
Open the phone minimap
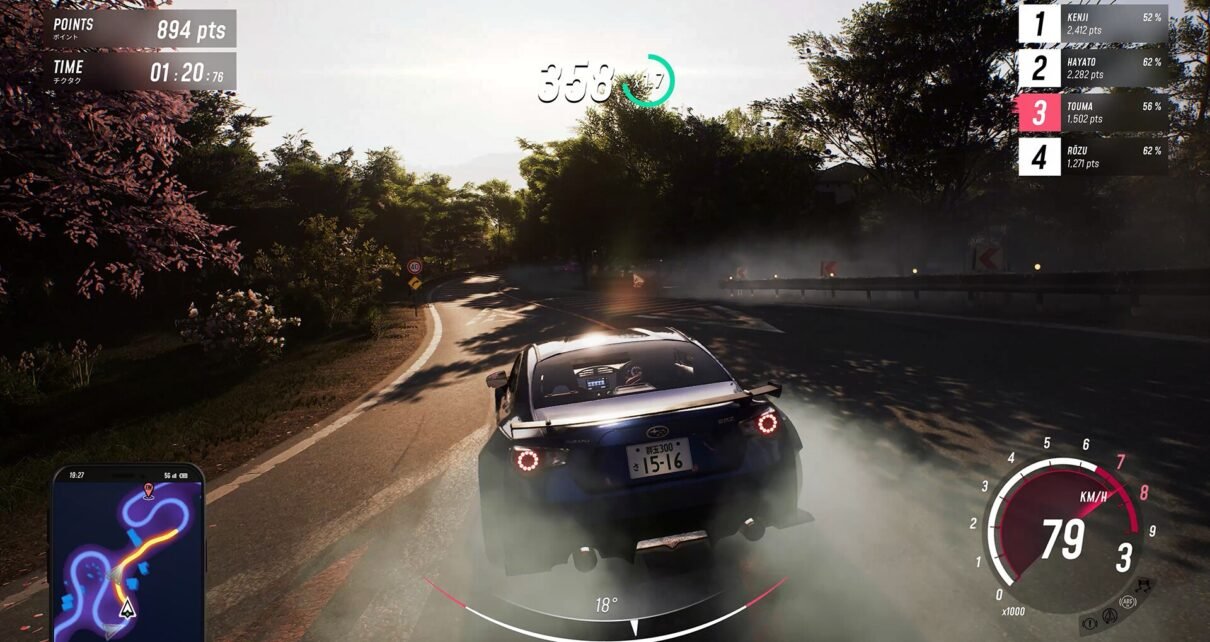[x=127, y=553]
